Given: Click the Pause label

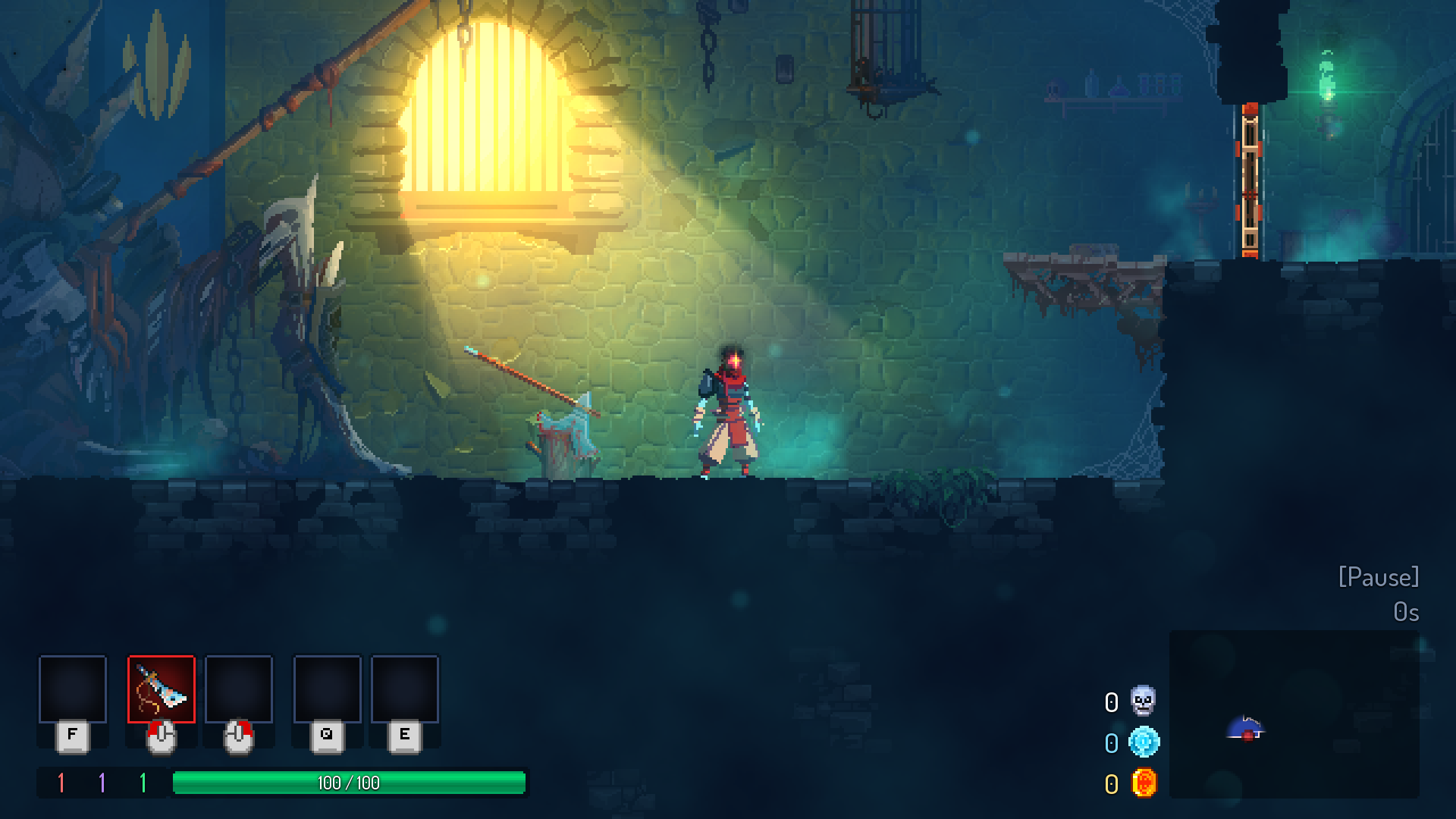Looking at the screenshot, I should coord(1378,577).
